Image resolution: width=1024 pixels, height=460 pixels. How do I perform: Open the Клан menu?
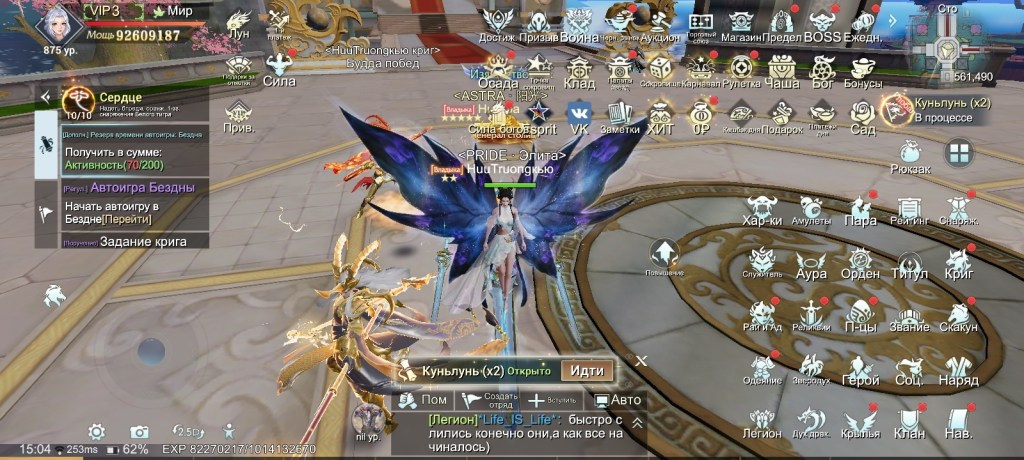tap(909, 422)
